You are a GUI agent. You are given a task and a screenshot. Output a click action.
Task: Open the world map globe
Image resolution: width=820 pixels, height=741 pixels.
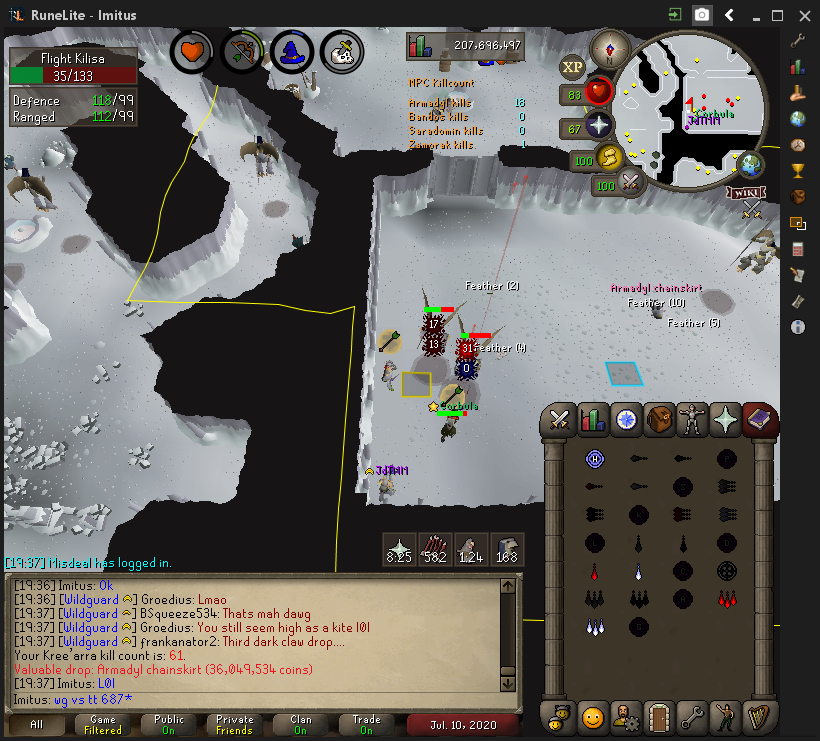click(x=751, y=165)
